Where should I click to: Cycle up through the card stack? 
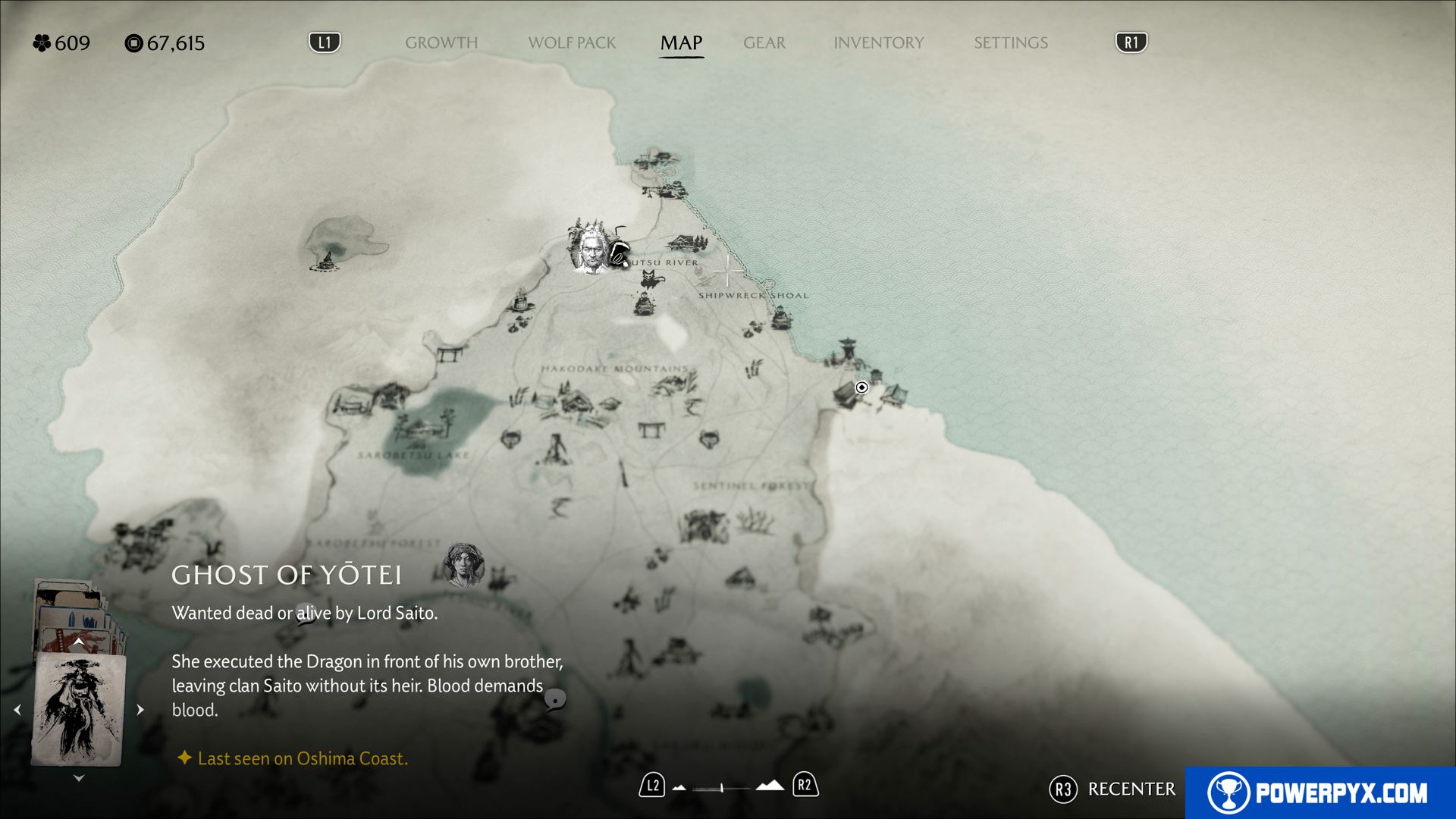point(78,642)
